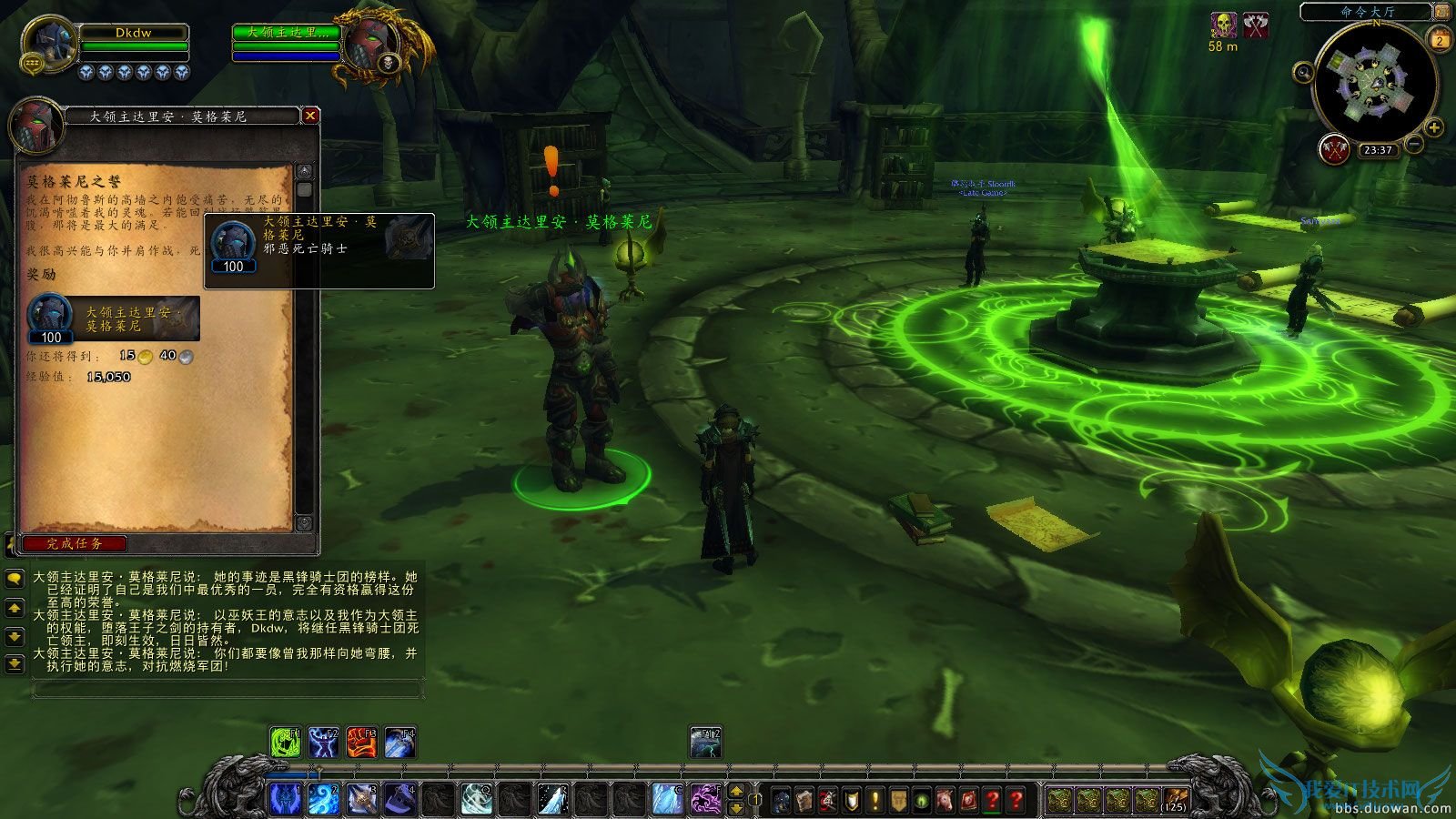Click the 23:37 clock under the minimap

click(x=1376, y=149)
